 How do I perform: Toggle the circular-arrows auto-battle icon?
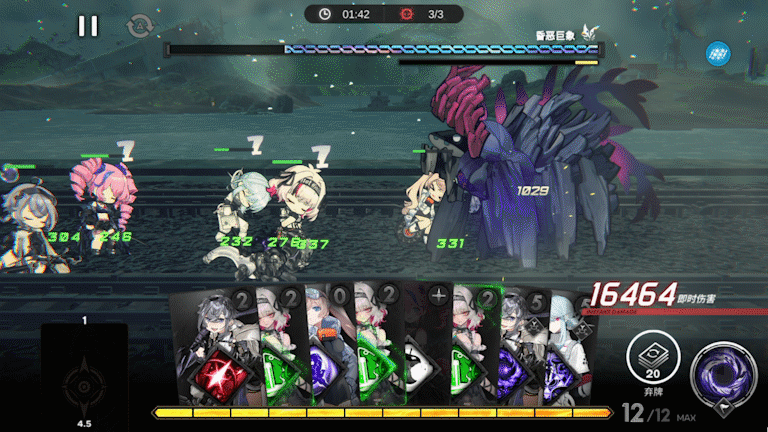138,26
